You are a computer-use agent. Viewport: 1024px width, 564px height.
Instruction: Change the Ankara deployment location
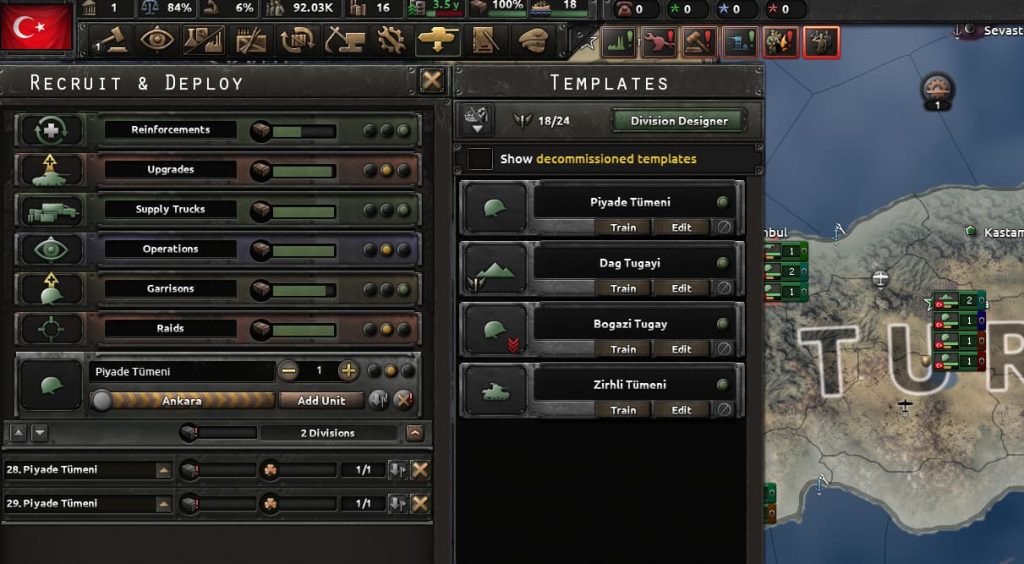182,401
